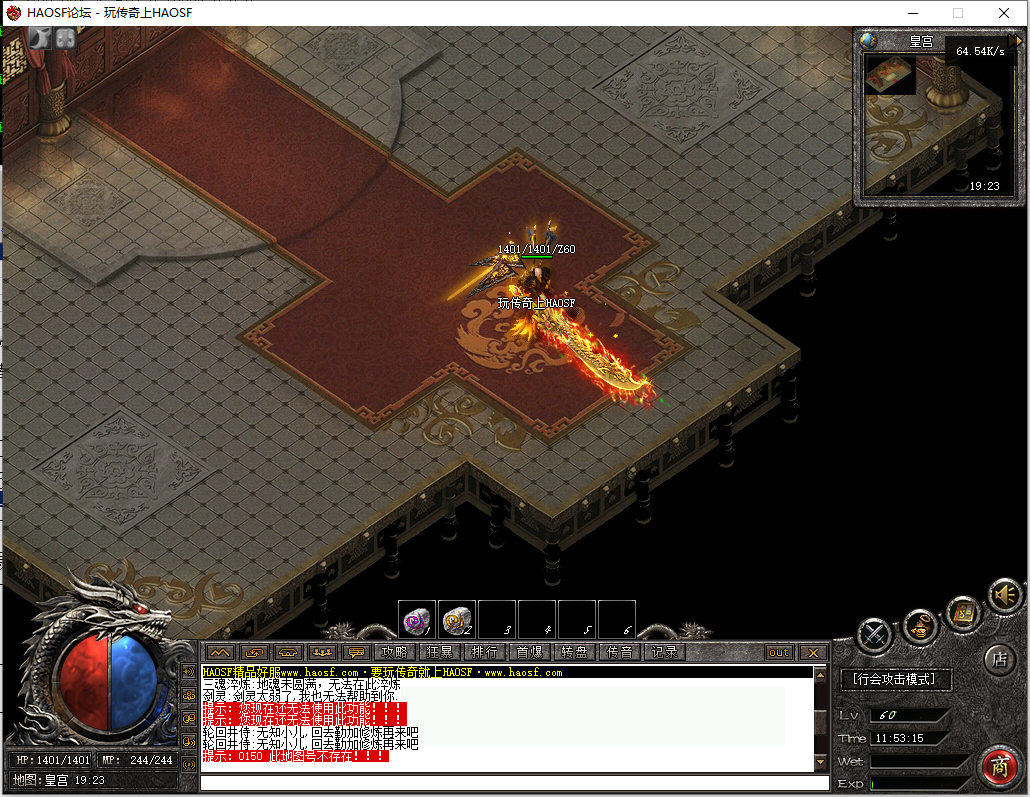Viewport: 1030px width, 797px height.
Task: Click the out button on toolbar
Action: click(779, 652)
